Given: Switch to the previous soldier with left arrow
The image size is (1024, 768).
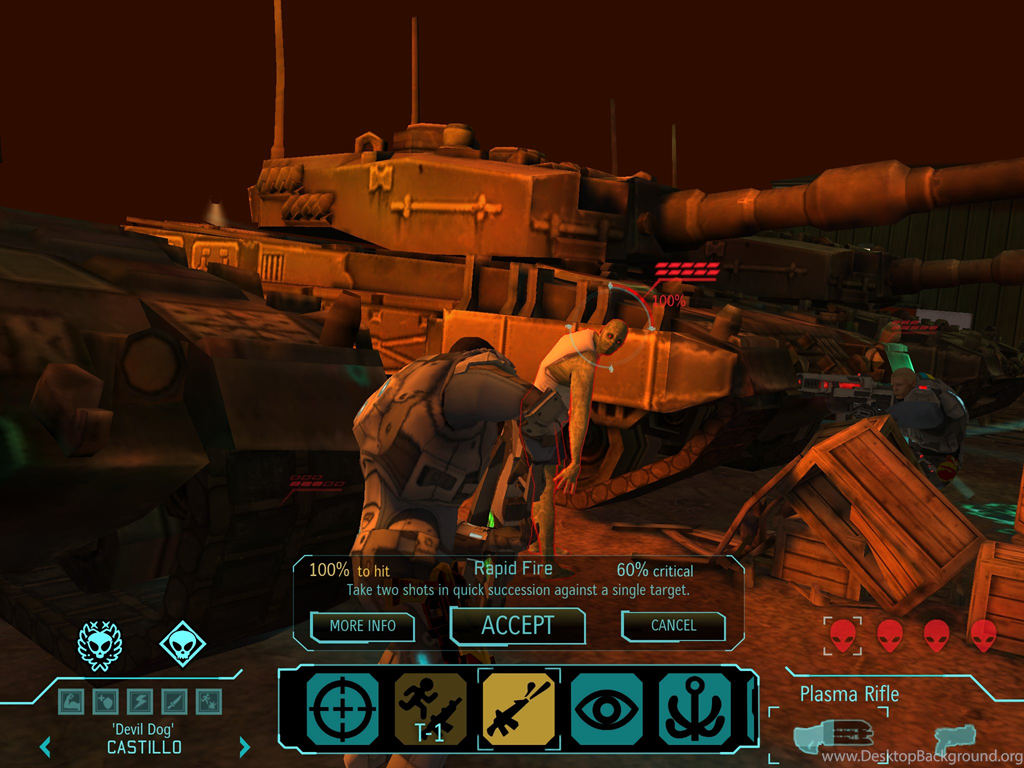Looking at the screenshot, I should click(x=45, y=746).
